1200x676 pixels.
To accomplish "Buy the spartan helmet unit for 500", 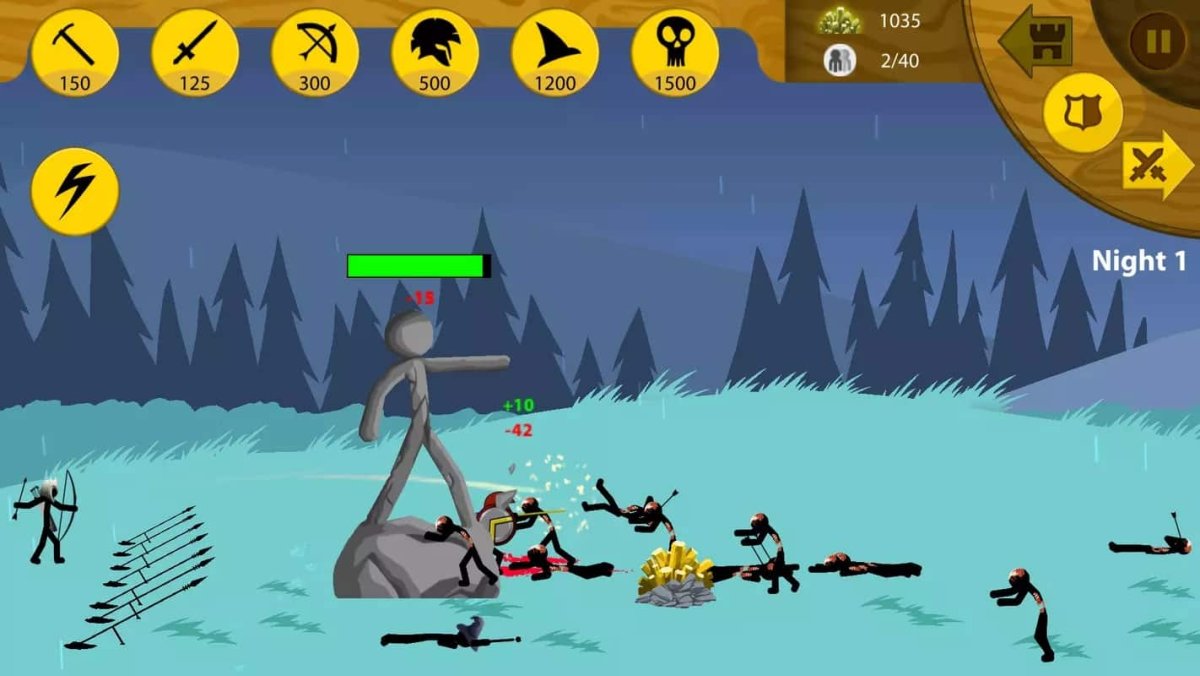I will [x=435, y=53].
